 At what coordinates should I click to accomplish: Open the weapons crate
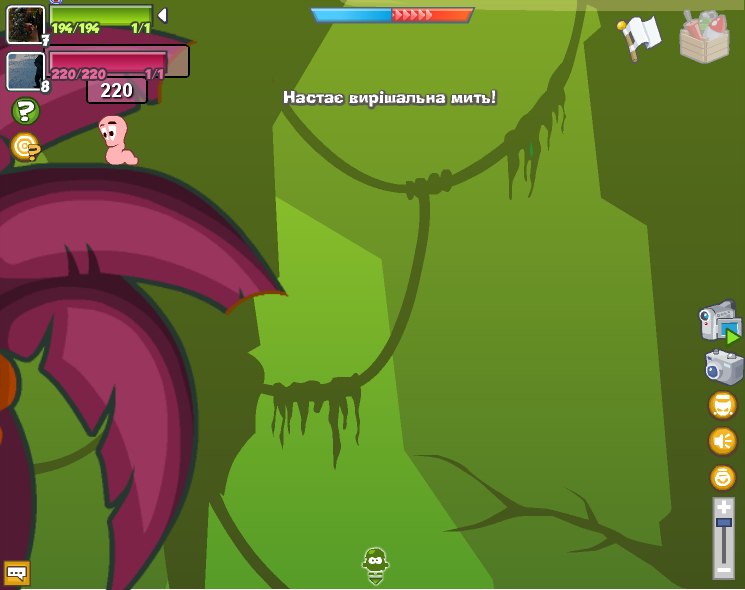pos(704,38)
